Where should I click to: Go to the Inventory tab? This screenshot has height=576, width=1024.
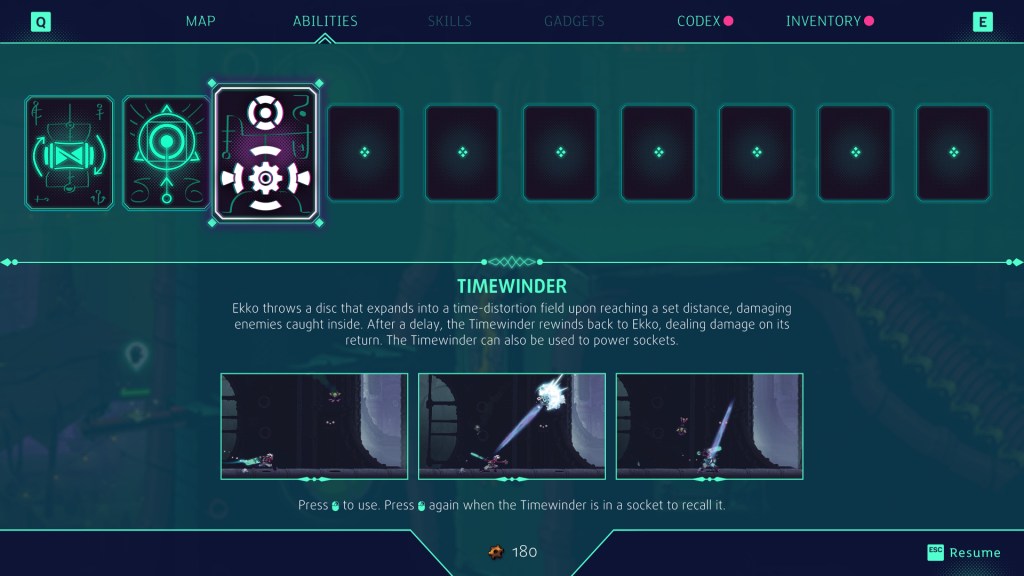(823, 21)
